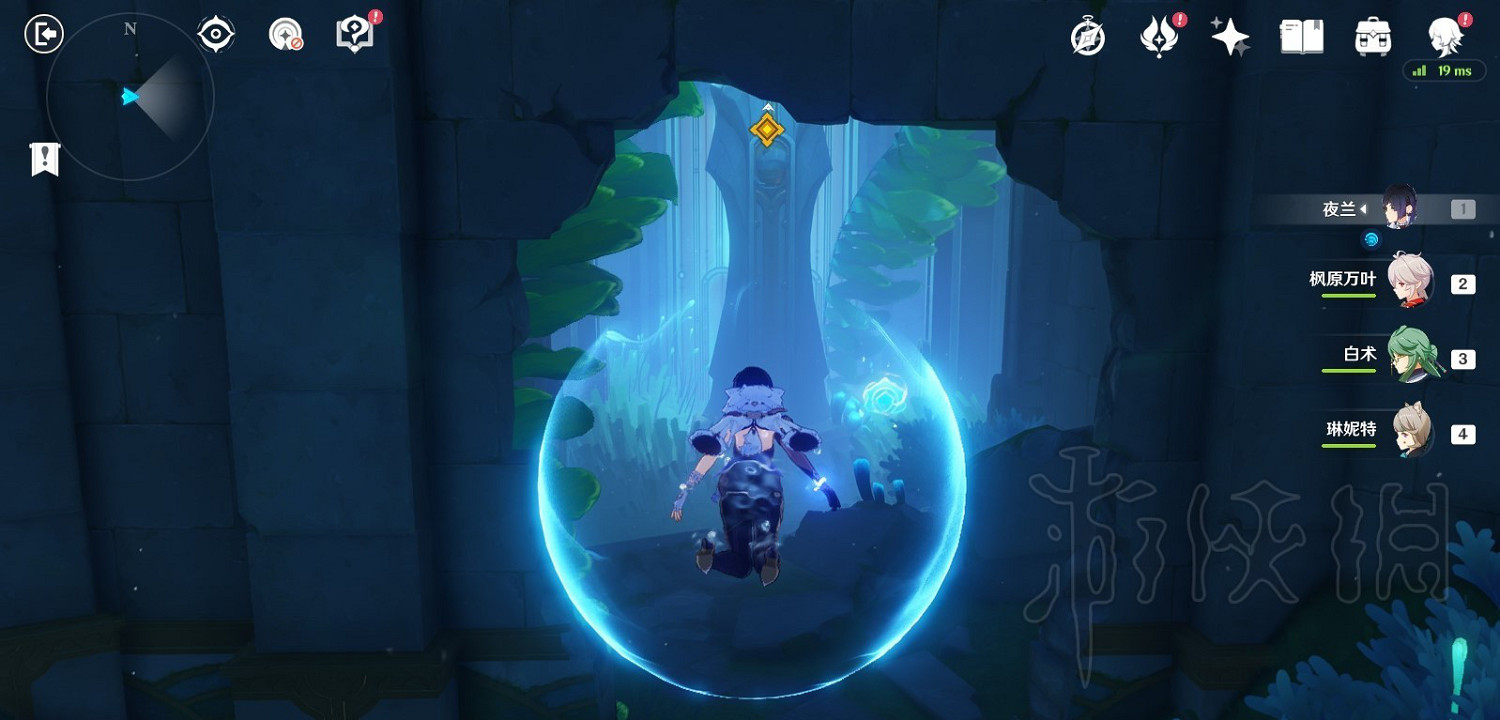Open the quest guide book with question mark
The height and width of the screenshot is (720, 1500).
355,33
